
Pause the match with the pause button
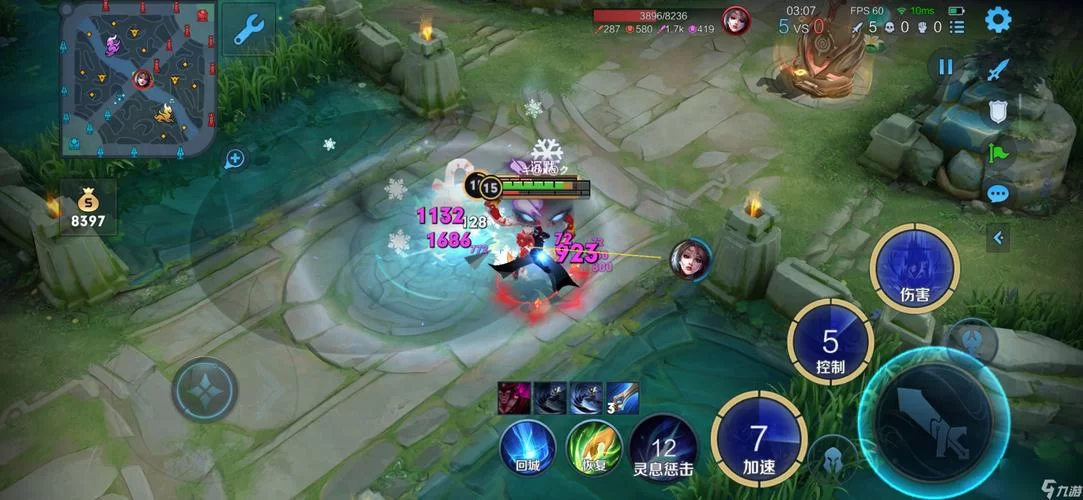[x=945, y=68]
